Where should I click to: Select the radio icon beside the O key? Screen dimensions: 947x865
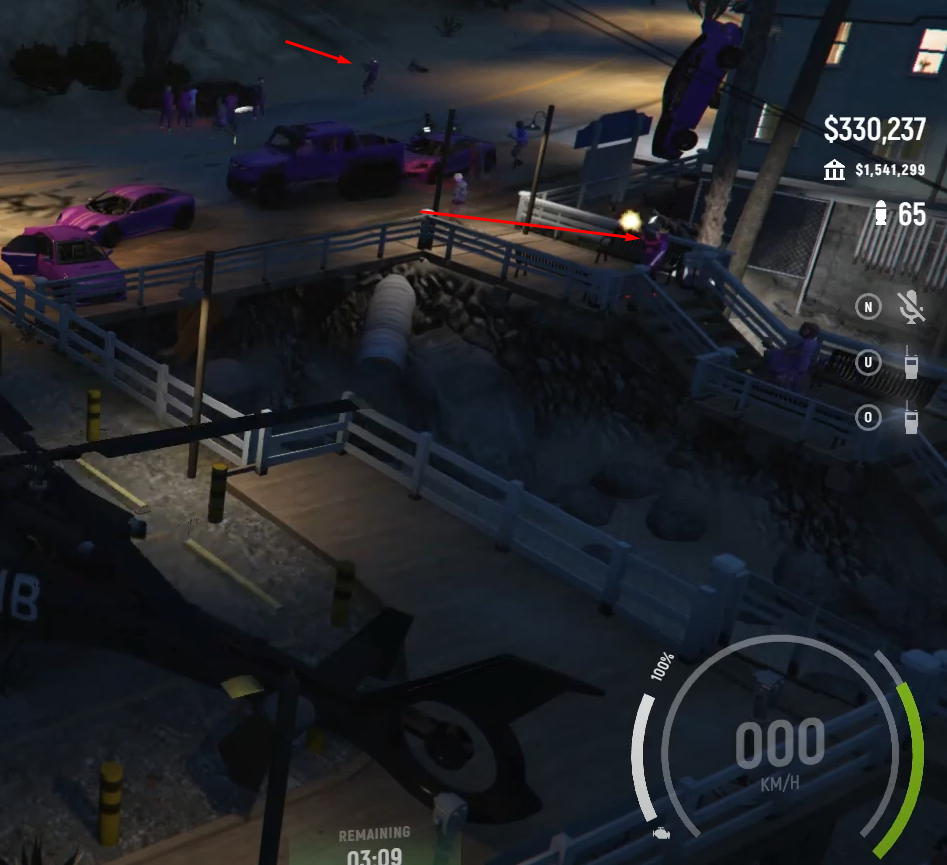[x=912, y=416]
